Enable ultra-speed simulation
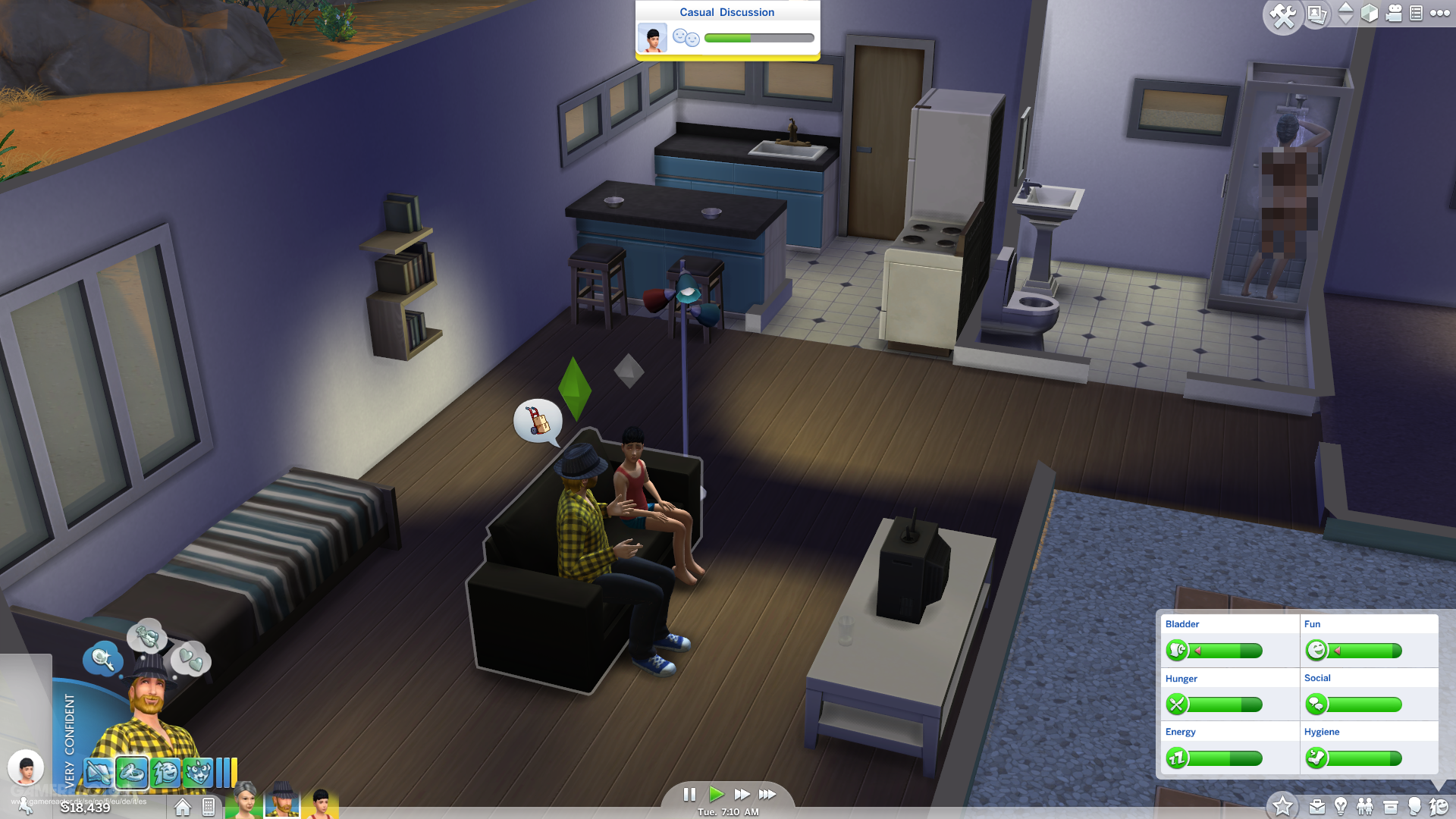This screenshot has height=819, width=1456. coord(767,795)
